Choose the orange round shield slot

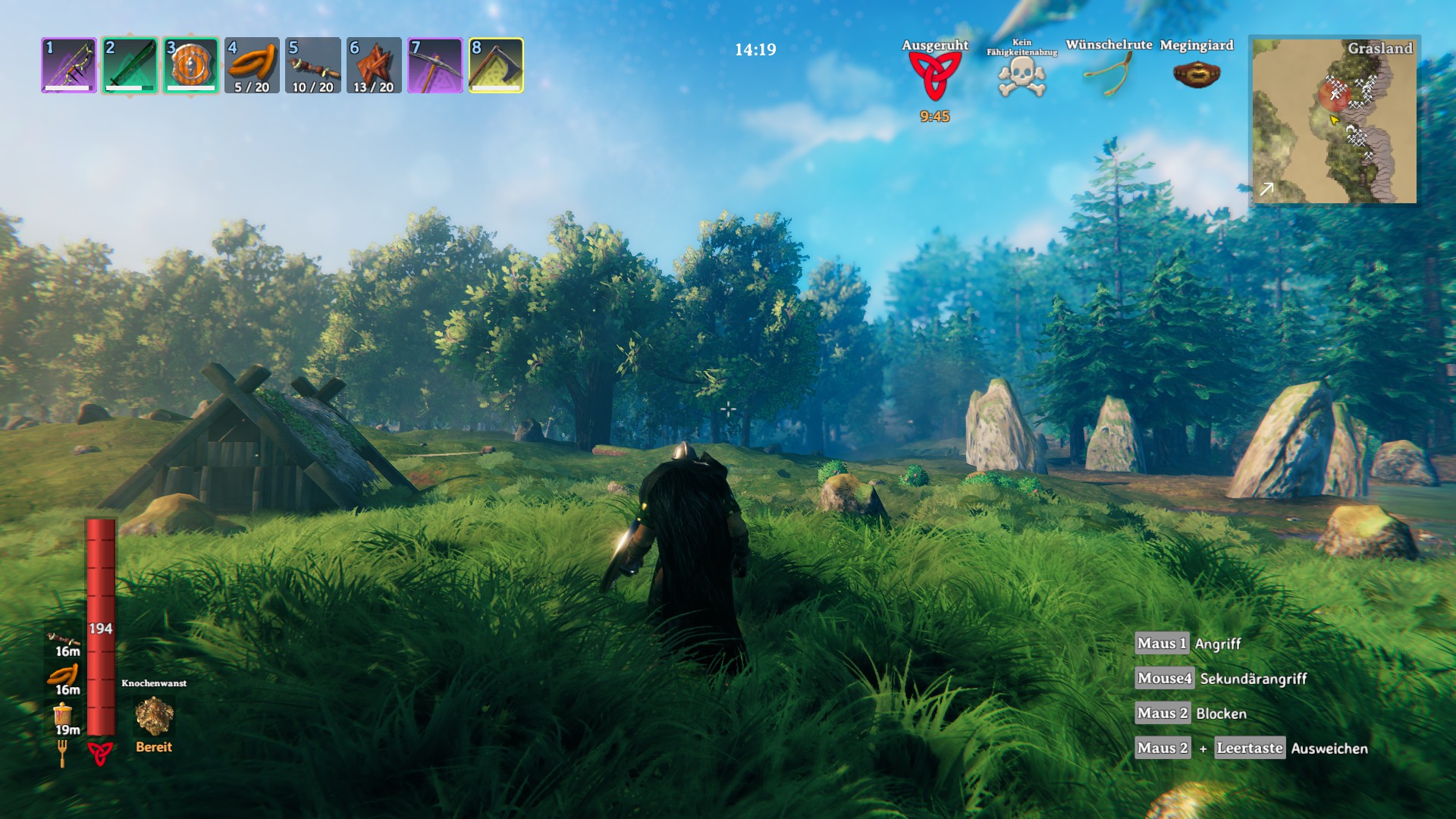(x=191, y=65)
